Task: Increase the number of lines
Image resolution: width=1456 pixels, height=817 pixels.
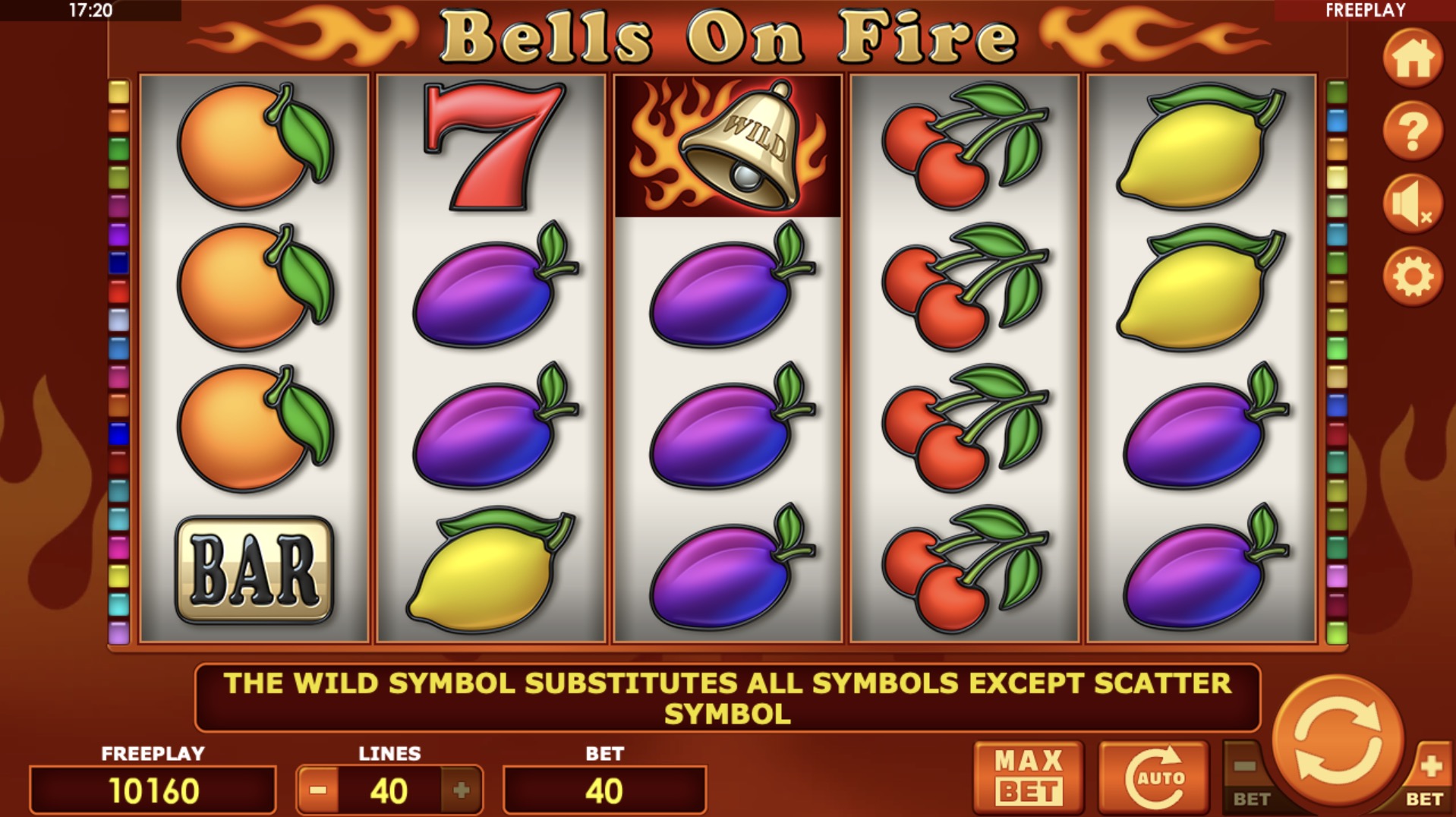Action: [x=461, y=790]
